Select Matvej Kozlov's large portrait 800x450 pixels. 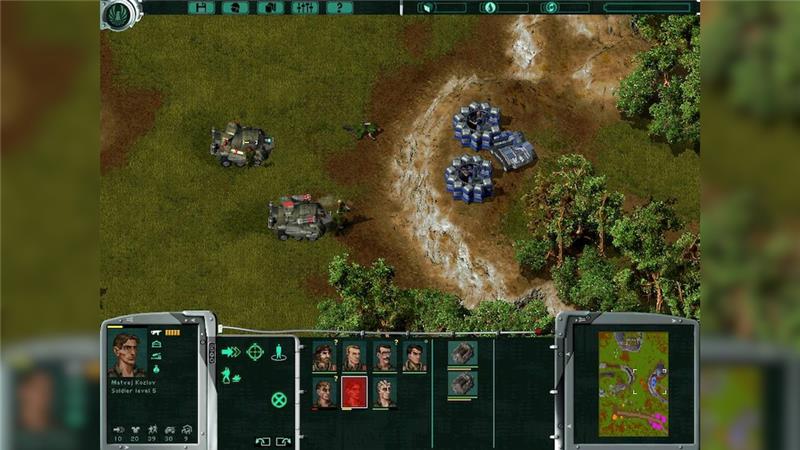(126, 353)
